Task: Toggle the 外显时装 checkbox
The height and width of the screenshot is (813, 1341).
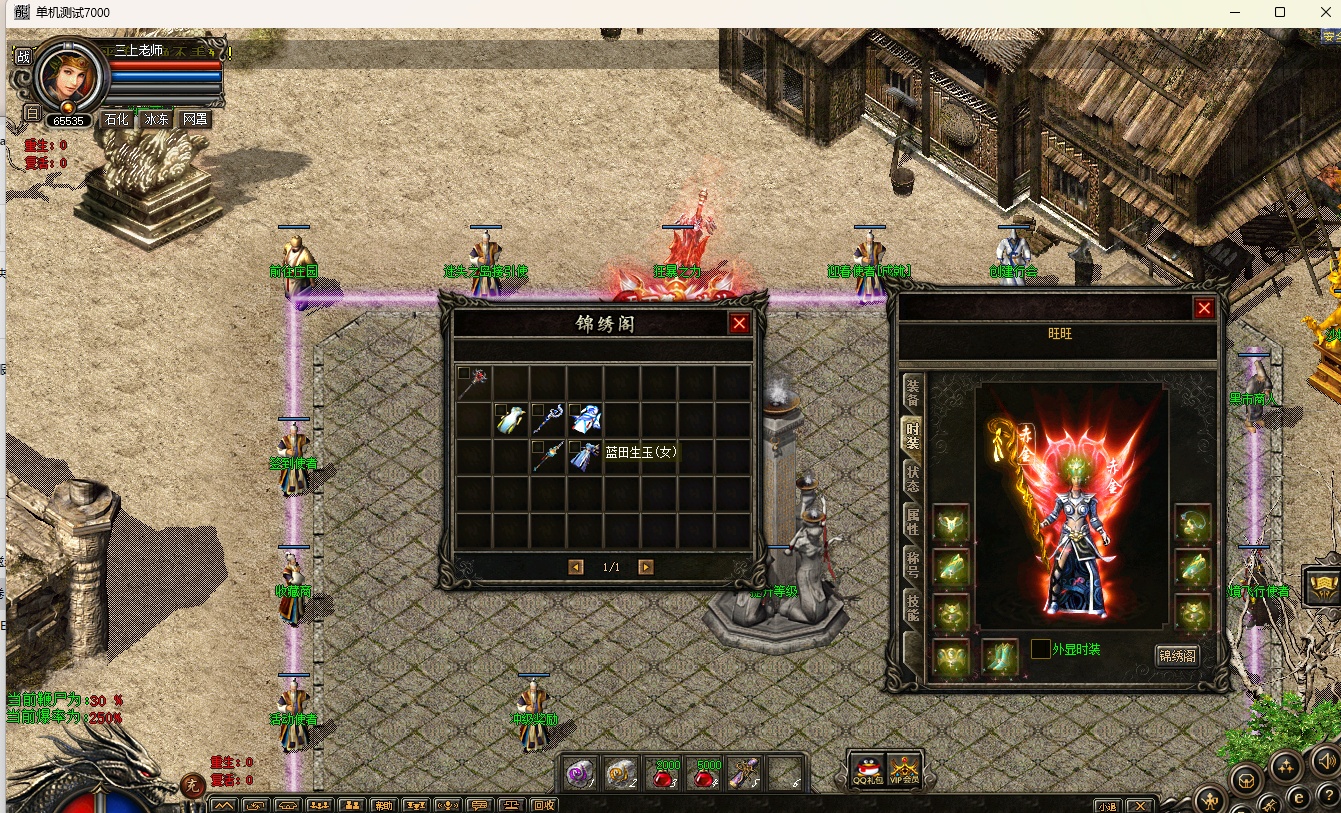Action: [x=1041, y=649]
